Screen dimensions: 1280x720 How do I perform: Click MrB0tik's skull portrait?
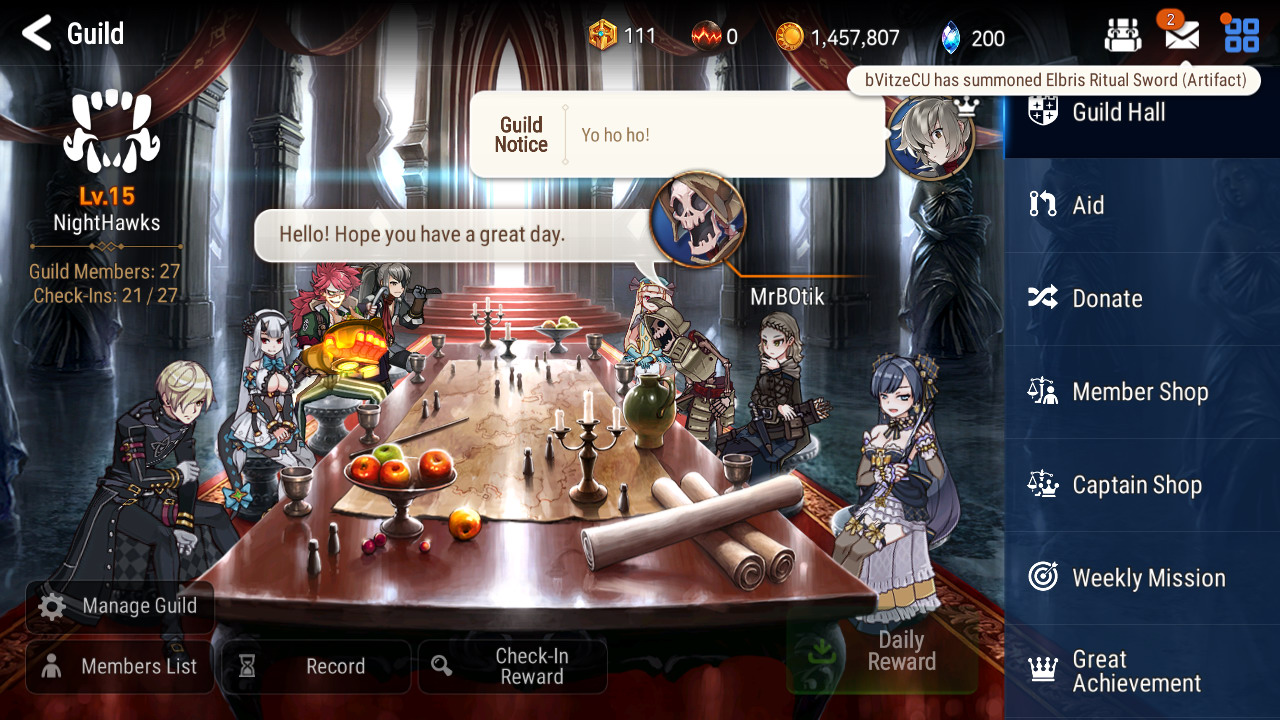[698, 220]
